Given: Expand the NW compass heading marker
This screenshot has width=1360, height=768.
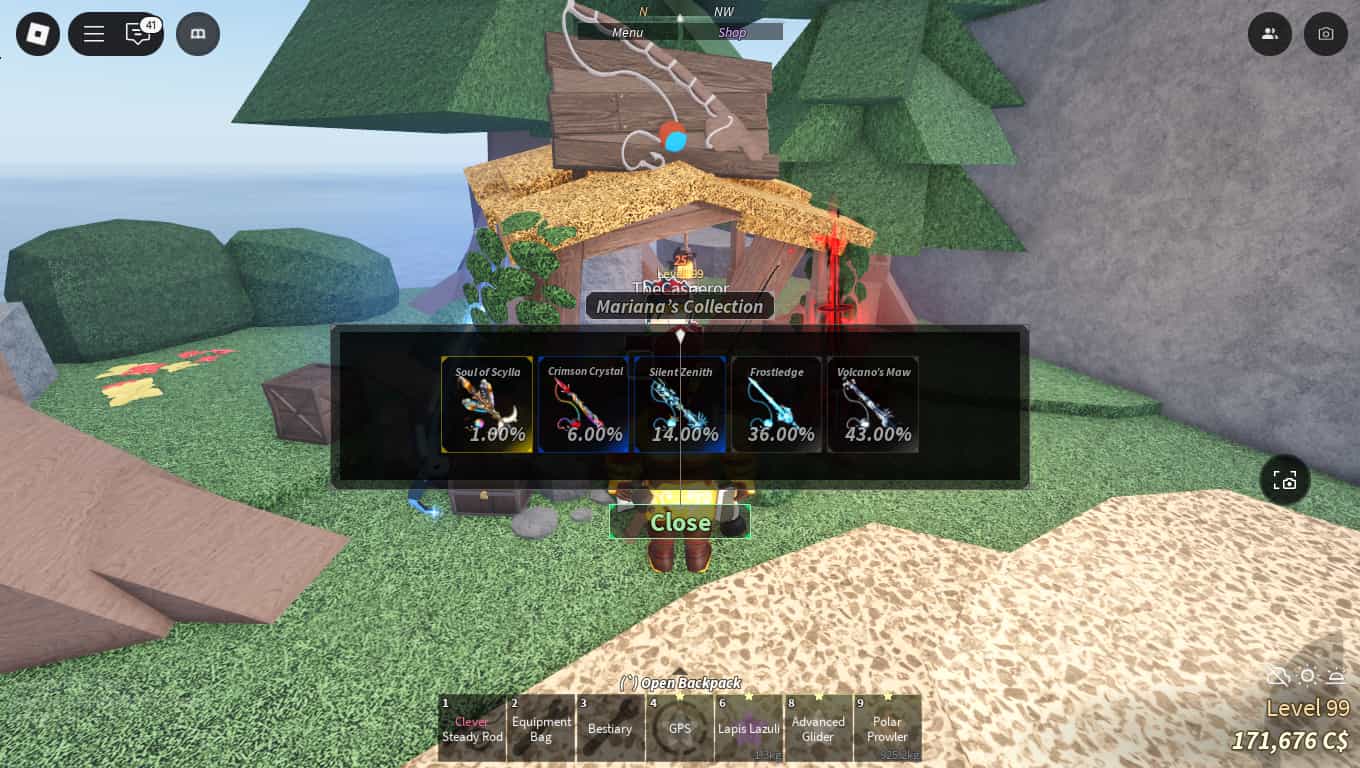Looking at the screenshot, I should click(x=723, y=11).
